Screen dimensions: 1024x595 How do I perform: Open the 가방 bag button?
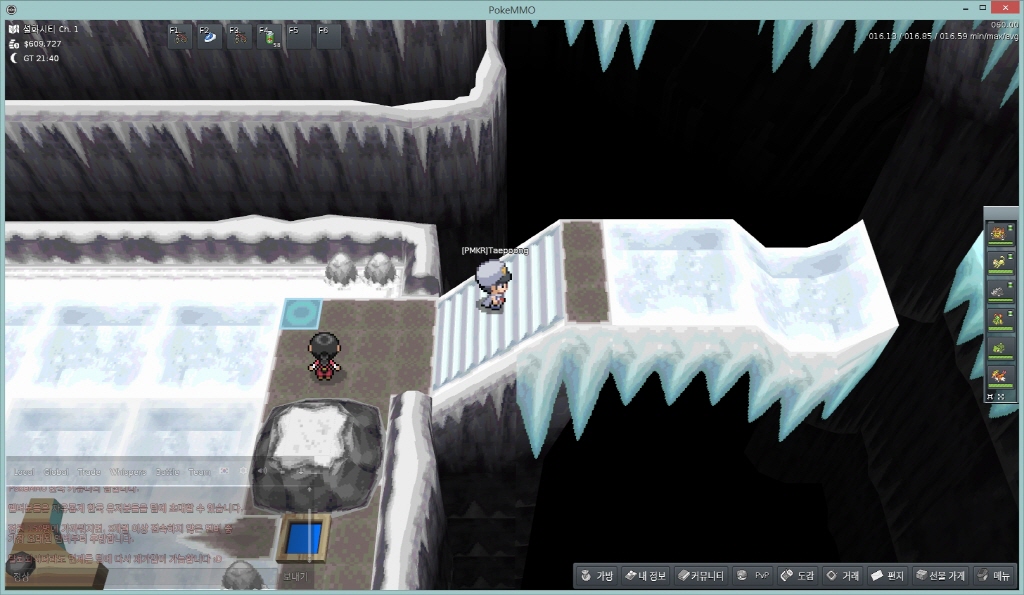click(596, 576)
